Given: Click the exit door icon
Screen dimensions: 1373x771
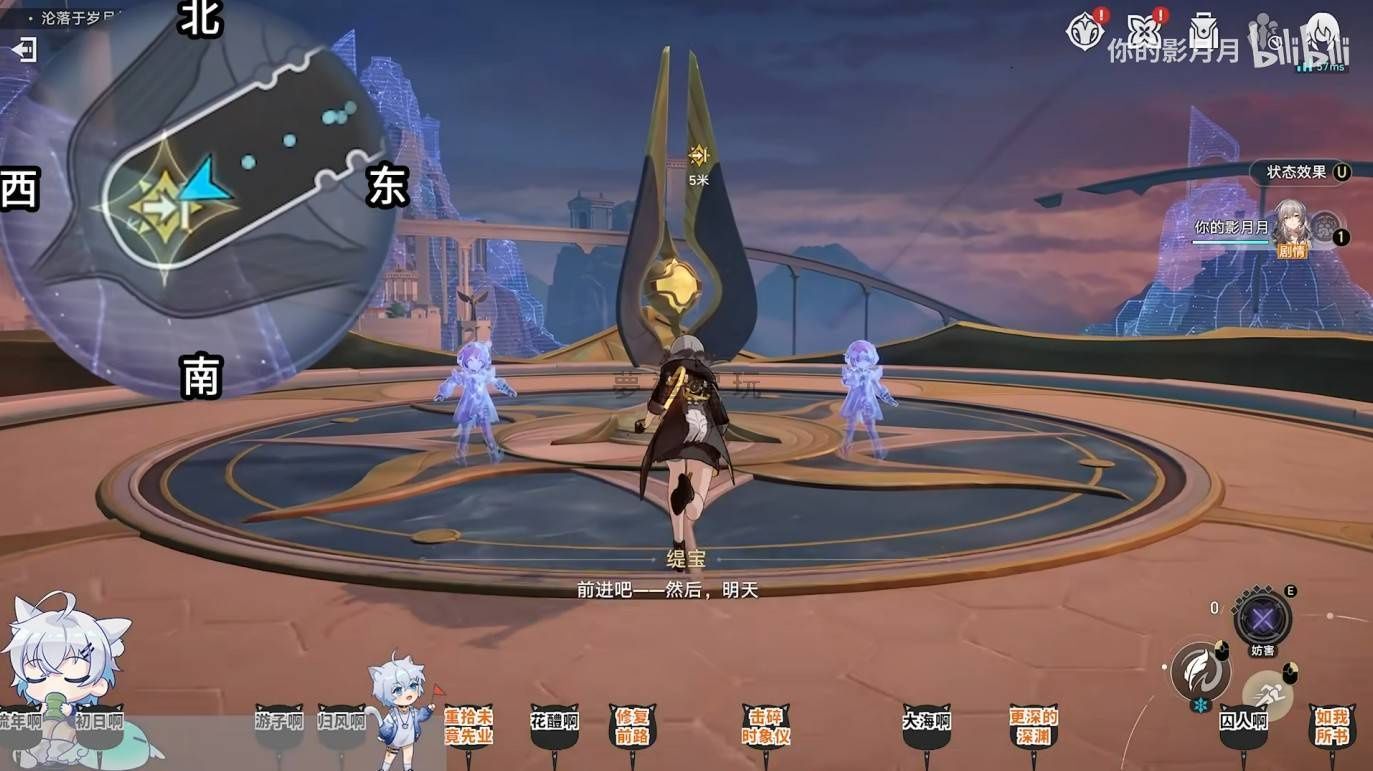Looking at the screenshot, I should click(x=24, y=49).
